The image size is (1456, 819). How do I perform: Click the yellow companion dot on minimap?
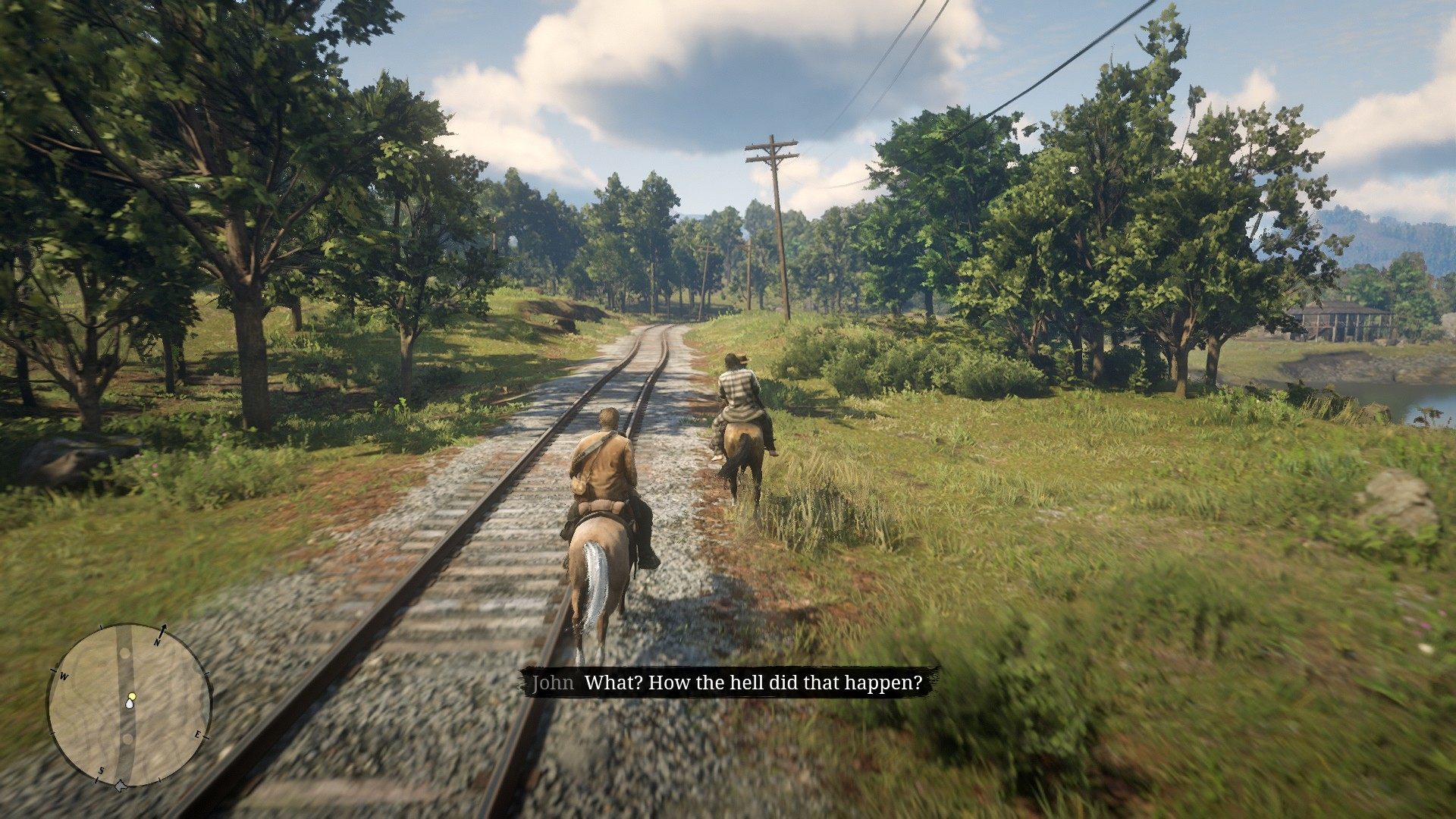(132, 695)
